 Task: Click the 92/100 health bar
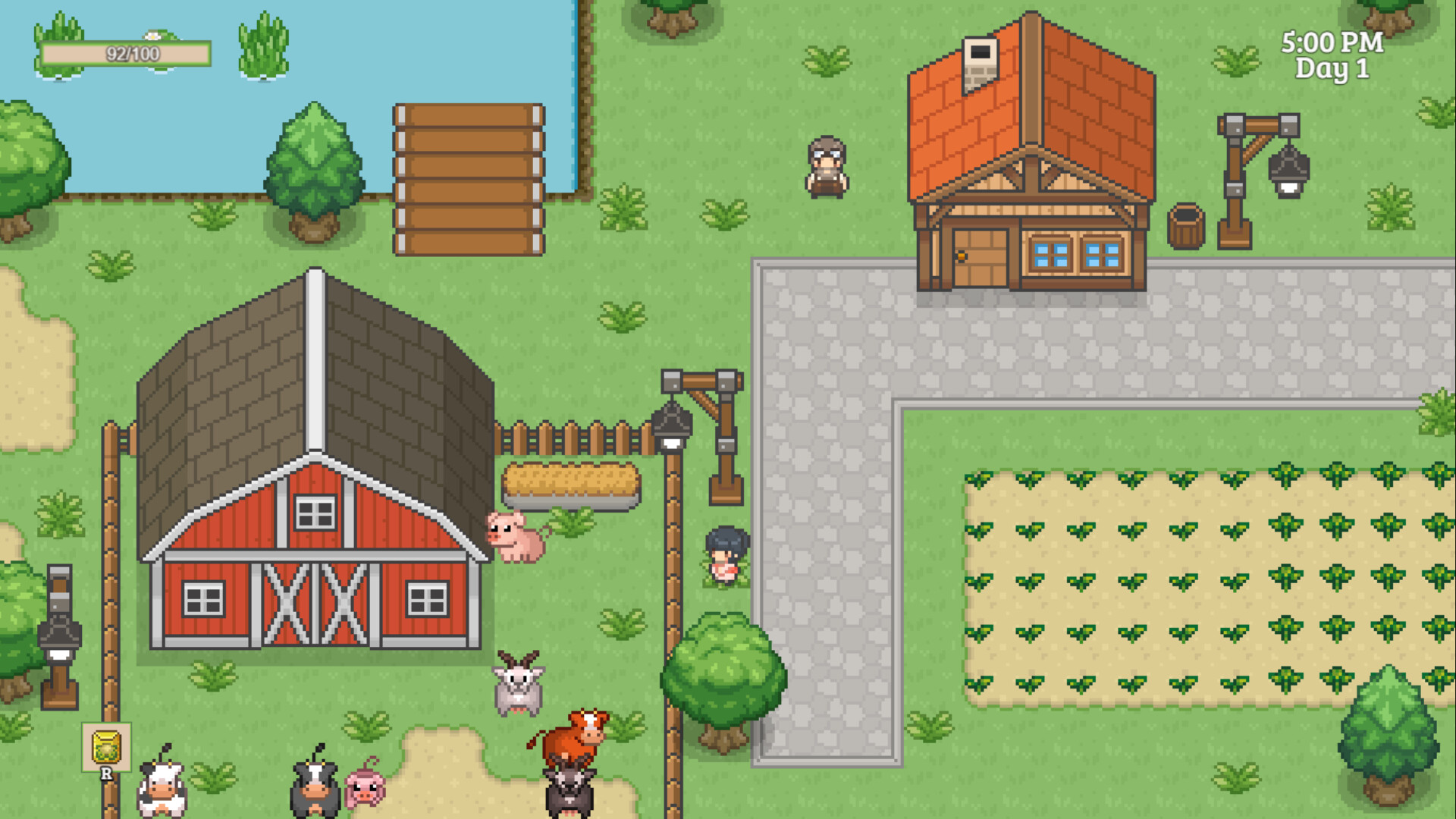[127, 53]
